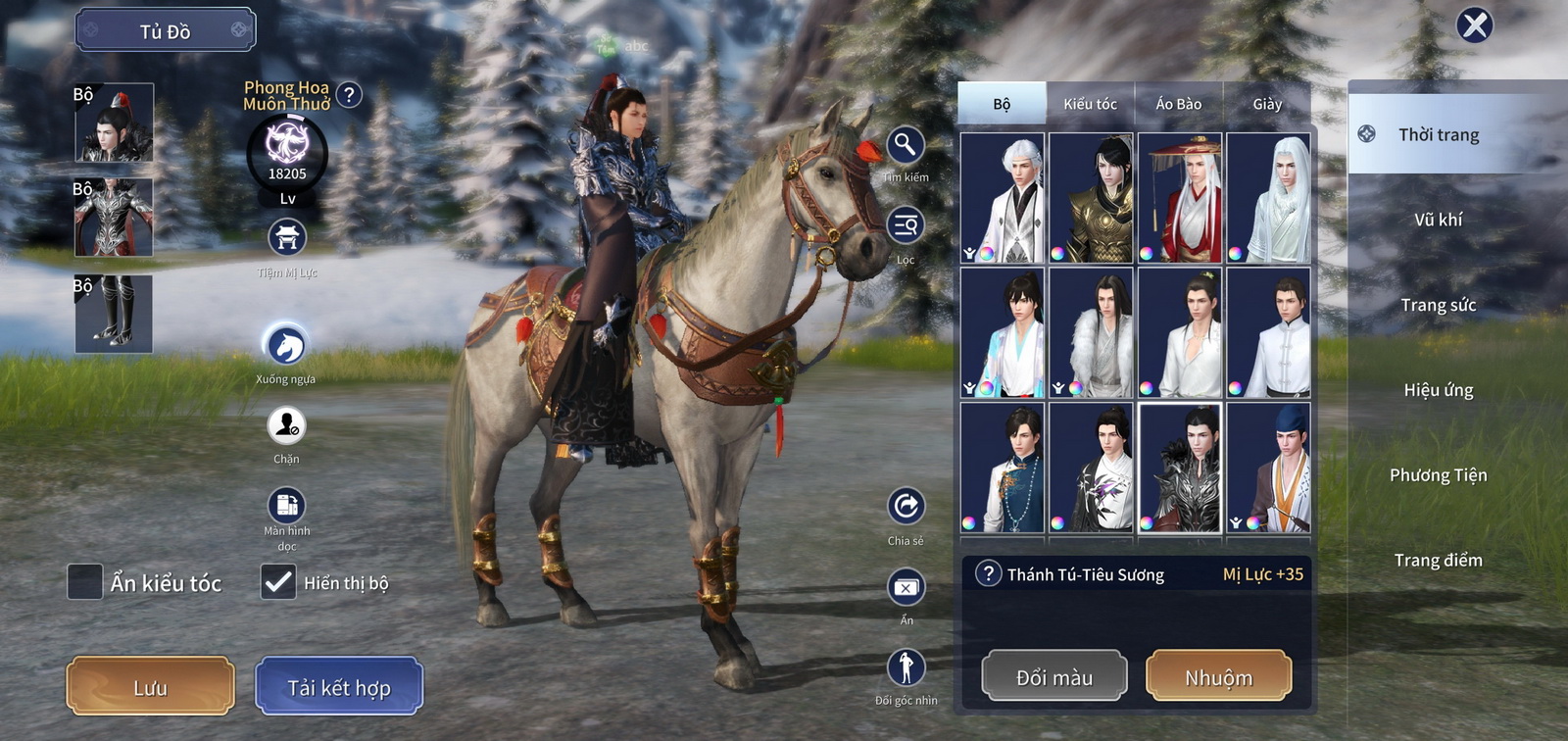This screenshot has height=741, width=1568.
Task: Select the red bamboo hat outfit thumbnail
Action: pos(1179,198)
